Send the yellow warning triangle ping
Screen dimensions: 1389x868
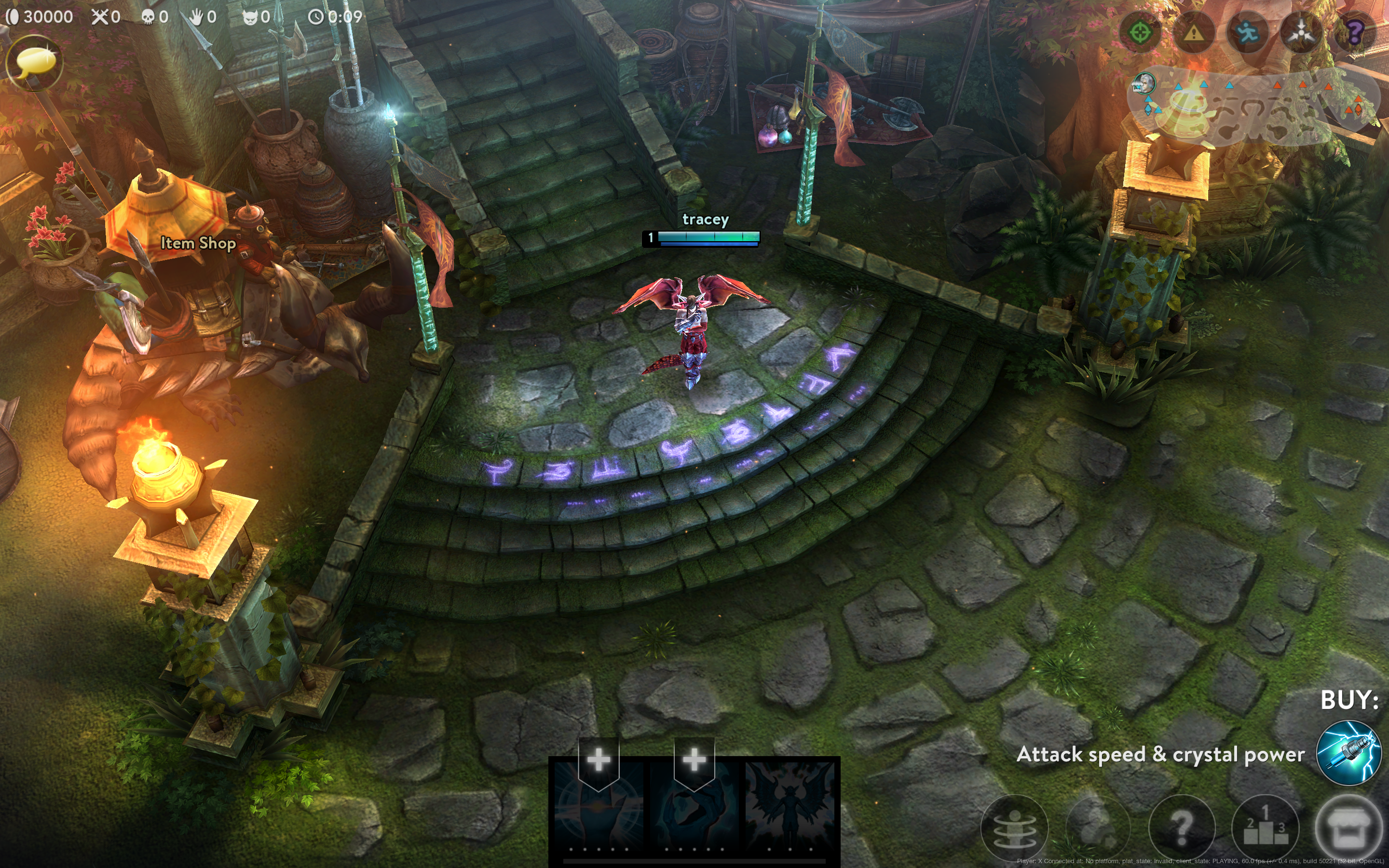(1194, 33)
